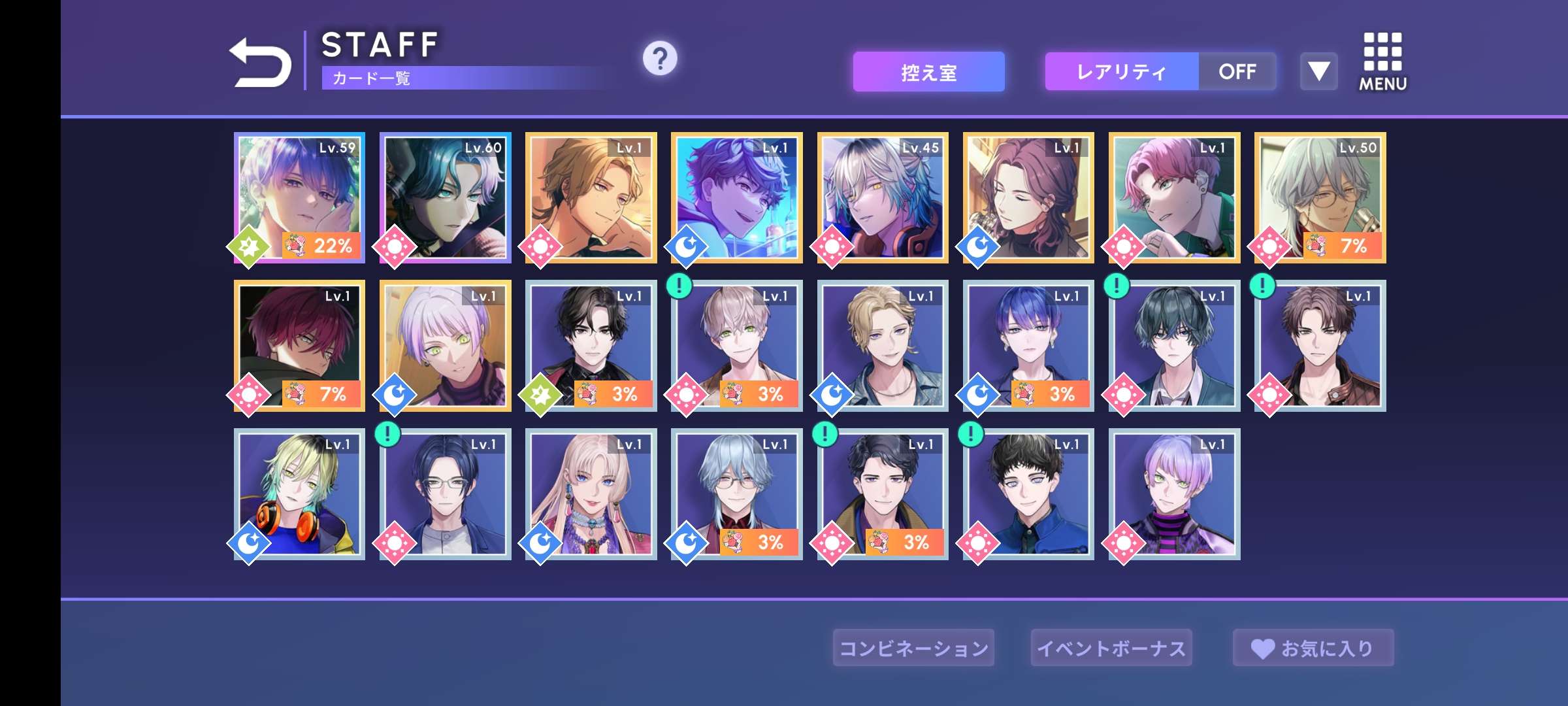Select the light-blue-haired glasses card with 3%

coord(737,494)
